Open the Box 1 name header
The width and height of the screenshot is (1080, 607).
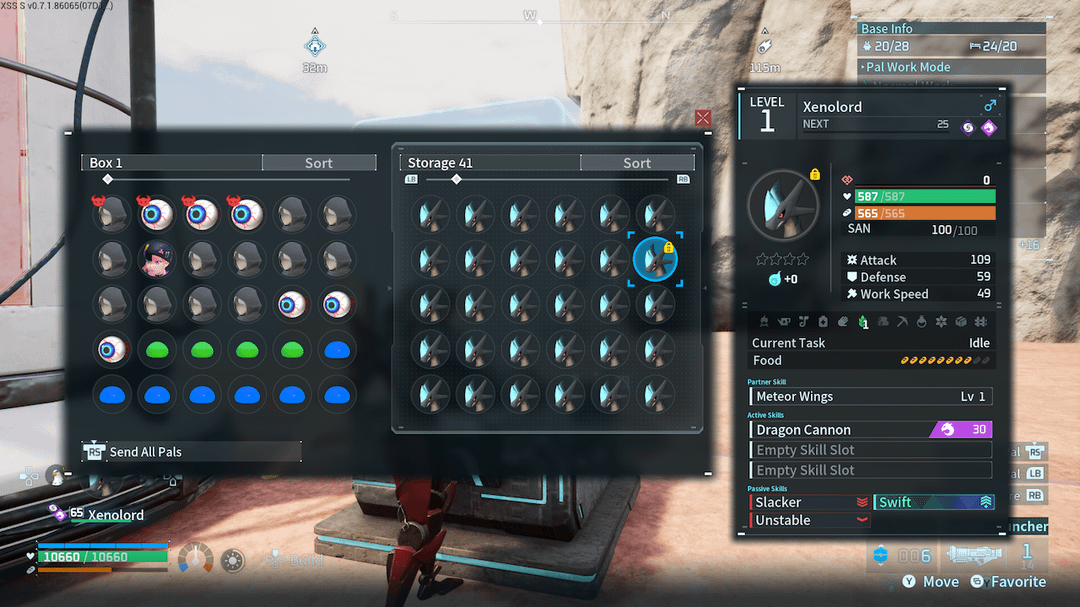click(172, 163)
